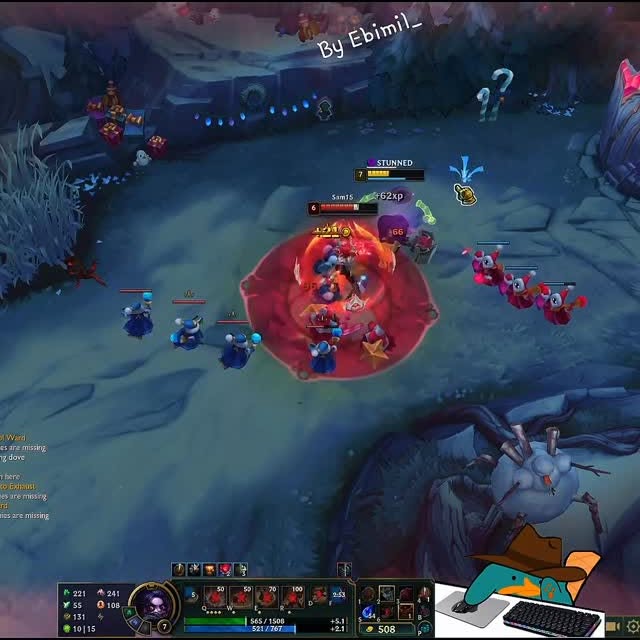Use the D summoner spell

point(318,596)
